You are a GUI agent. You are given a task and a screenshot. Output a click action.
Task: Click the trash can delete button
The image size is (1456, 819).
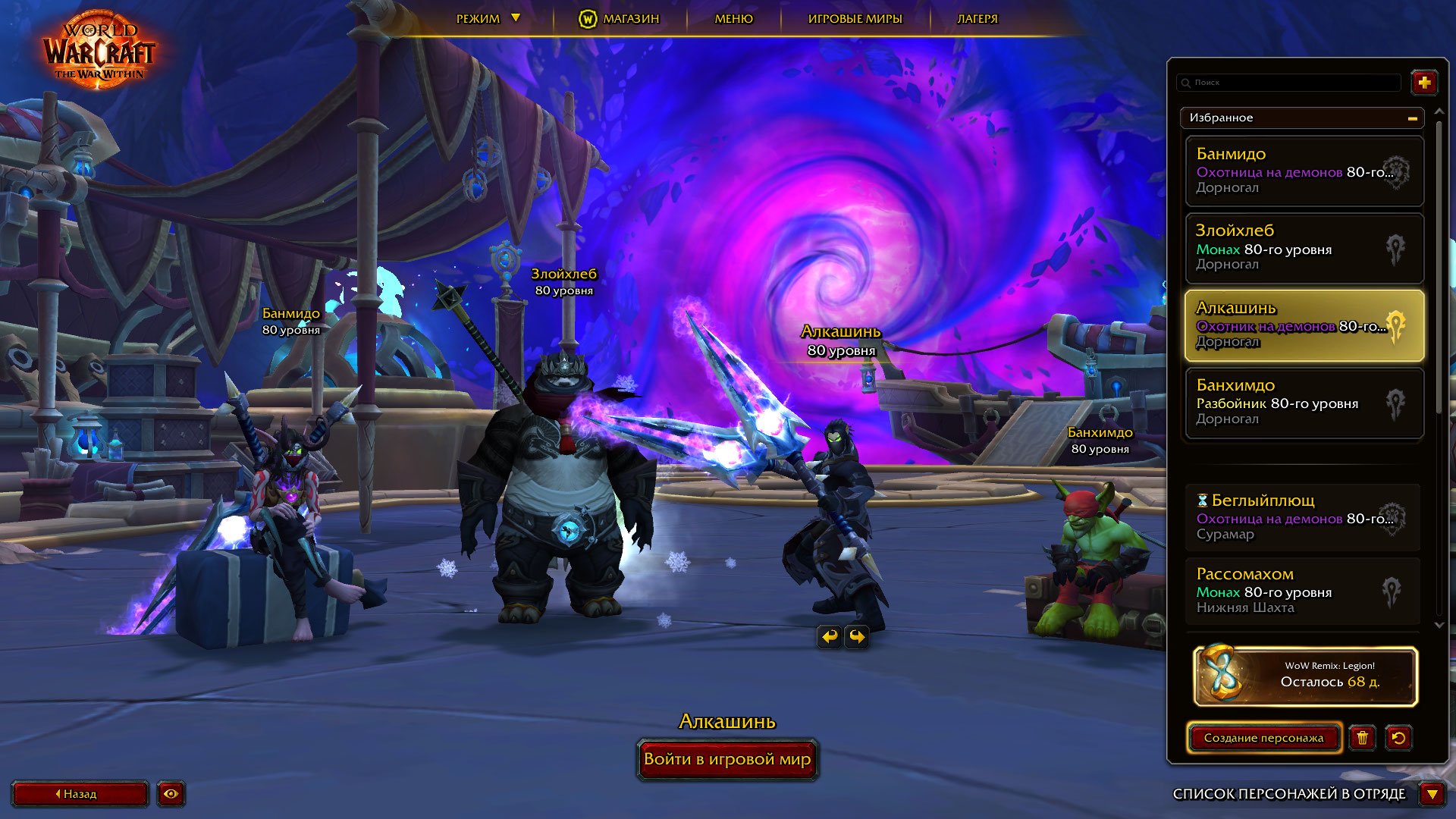tap(1362, 738)
